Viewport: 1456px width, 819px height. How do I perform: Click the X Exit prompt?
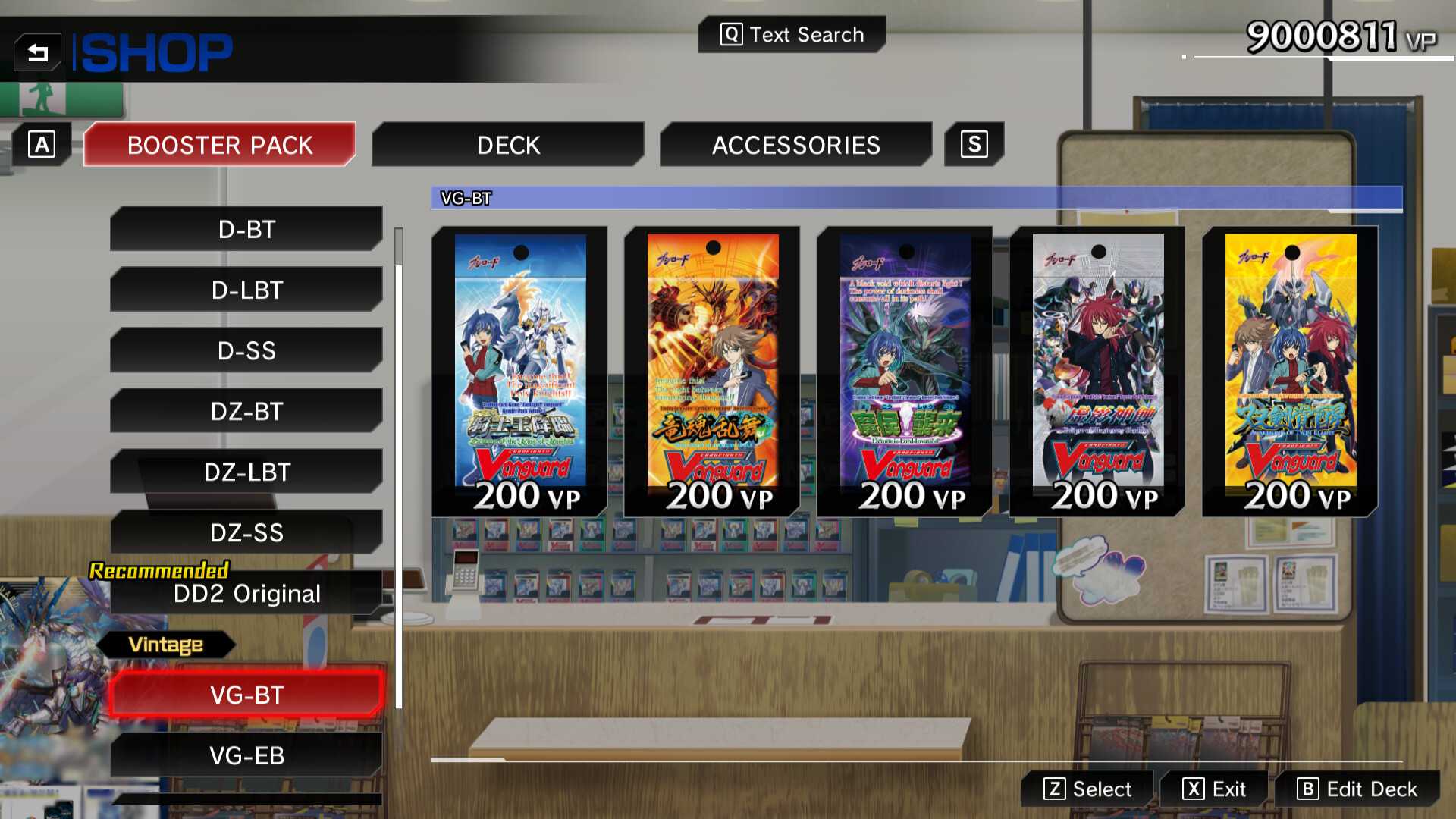1214,789
